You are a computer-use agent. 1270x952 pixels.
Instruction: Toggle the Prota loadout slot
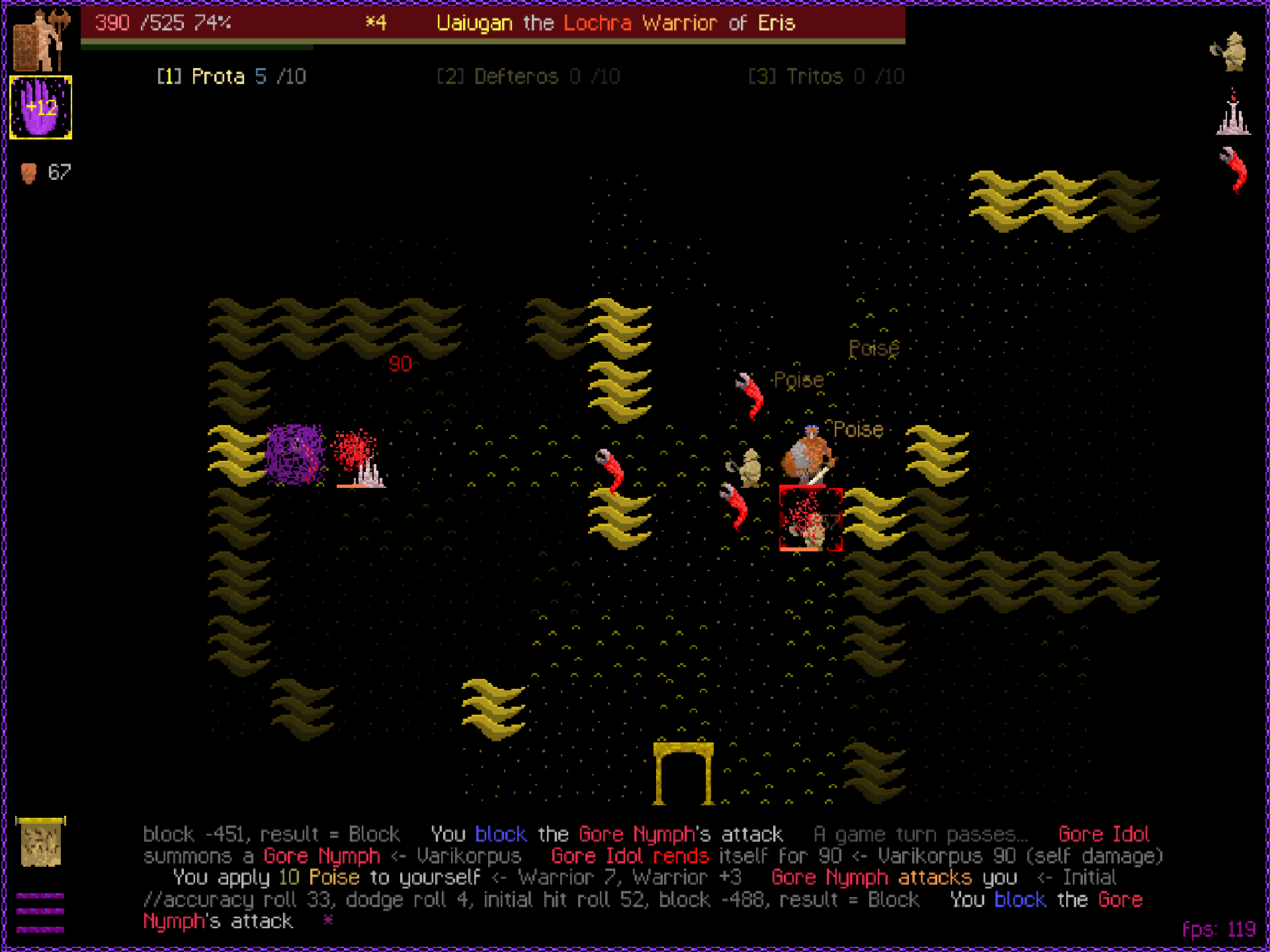230,76
